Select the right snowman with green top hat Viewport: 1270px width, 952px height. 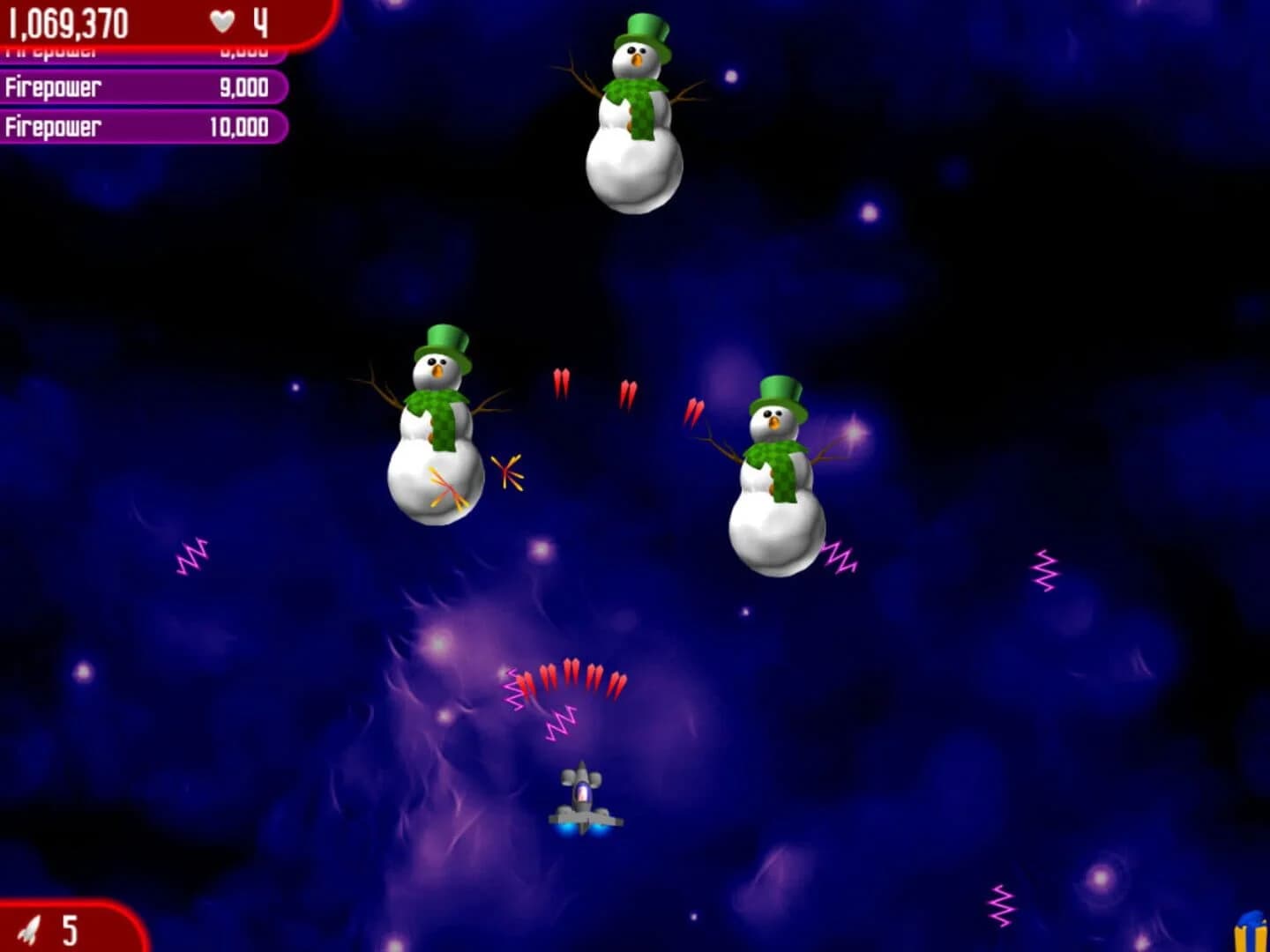[x=774, y=480]
